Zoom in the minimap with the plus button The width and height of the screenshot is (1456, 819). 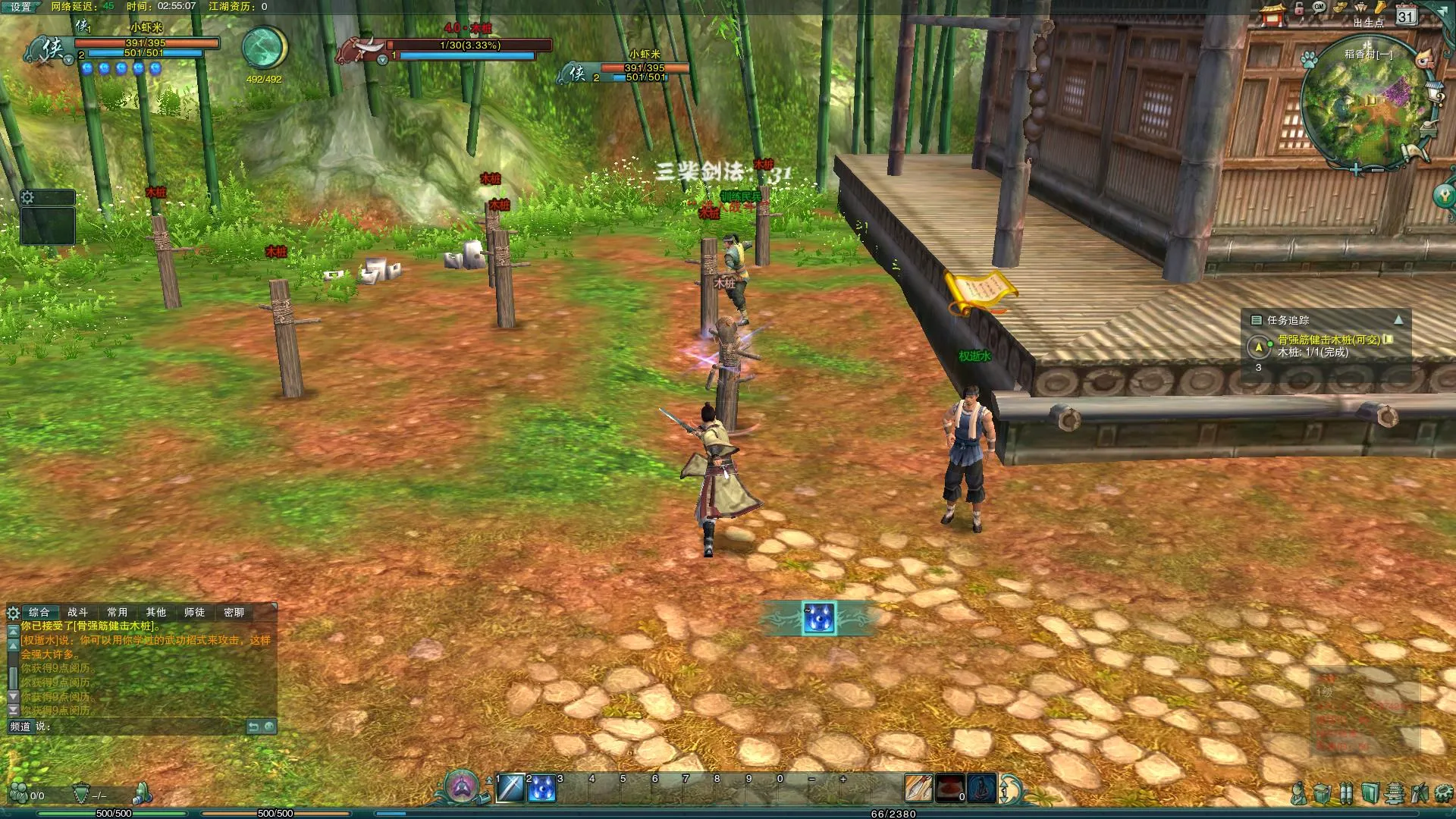click(x=1356, y=170)
